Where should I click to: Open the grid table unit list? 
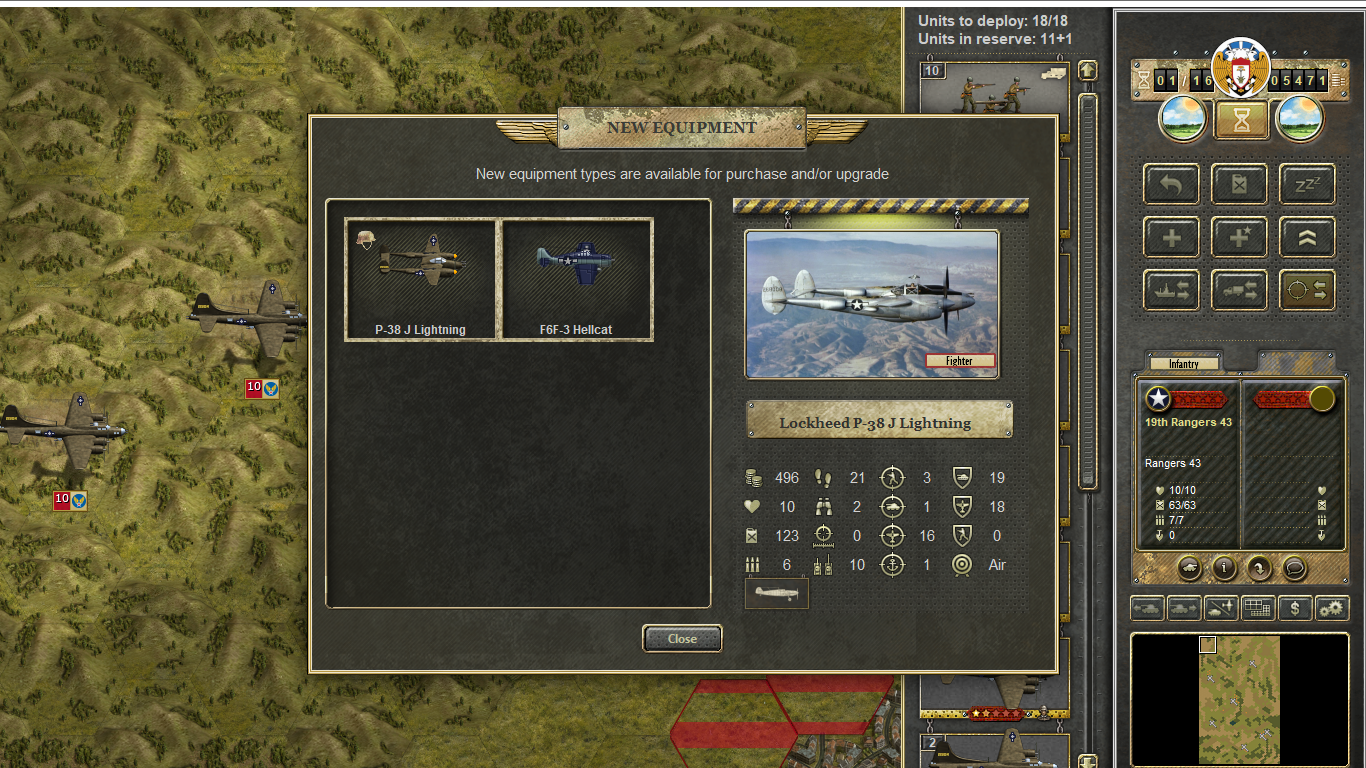tap(1258, 607)
